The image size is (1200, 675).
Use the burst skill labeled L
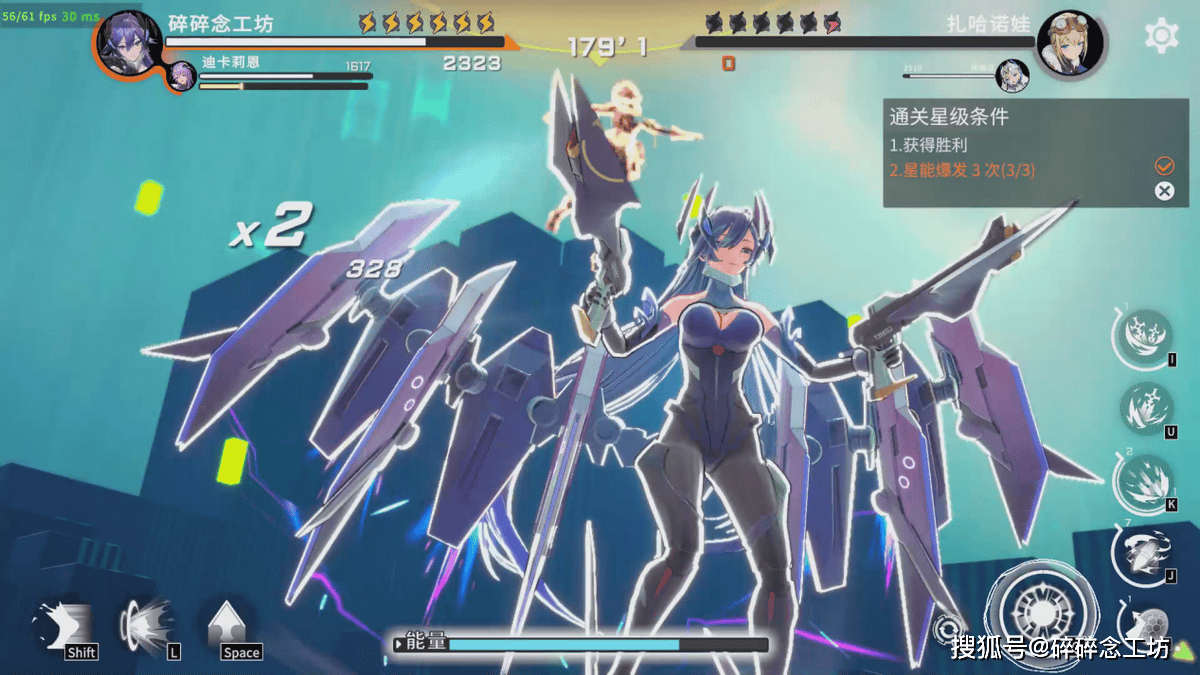click(x=145, y=627)
